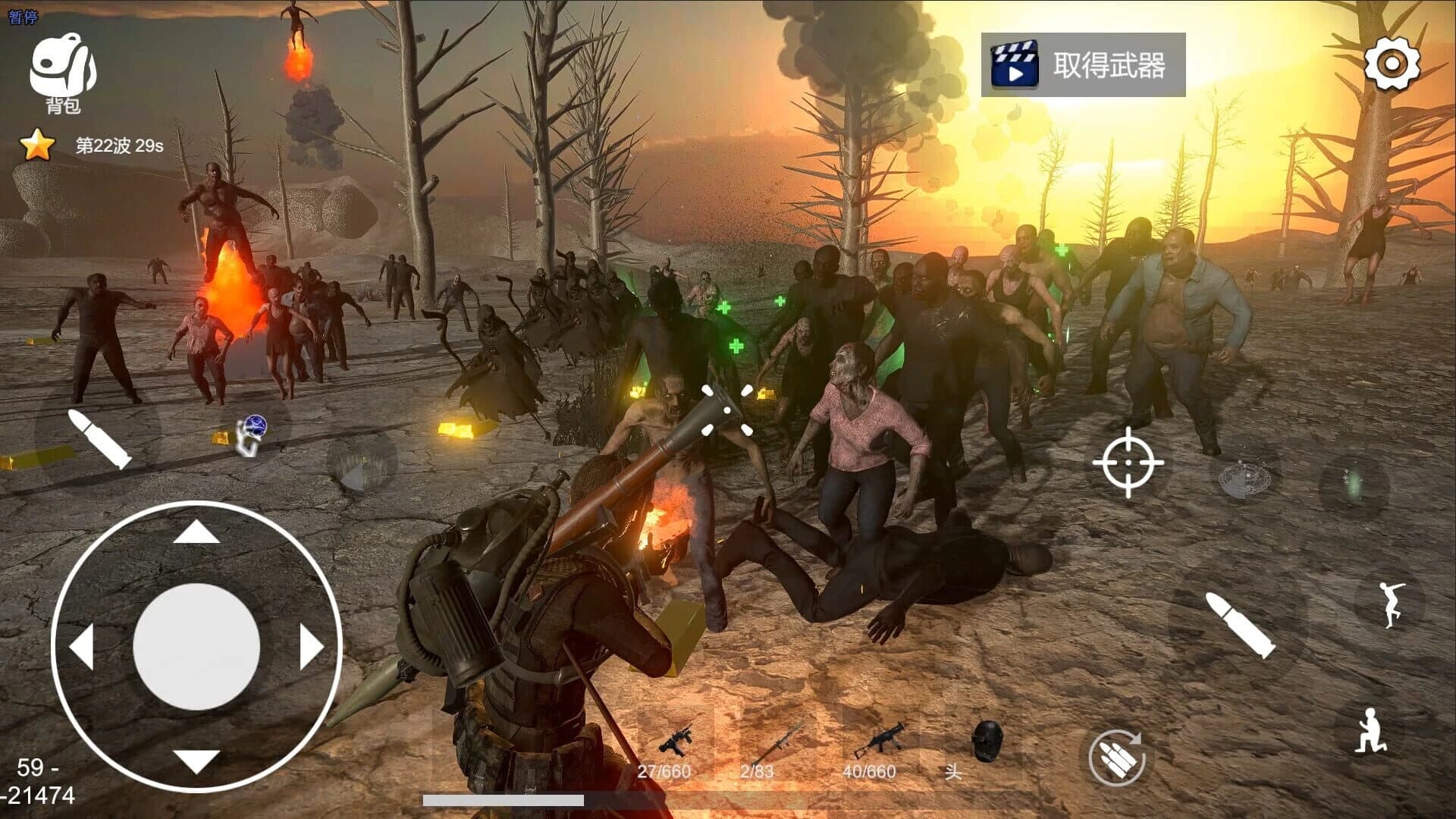
Task: Tap the score display reading -21474
Action: pos(39,795)
